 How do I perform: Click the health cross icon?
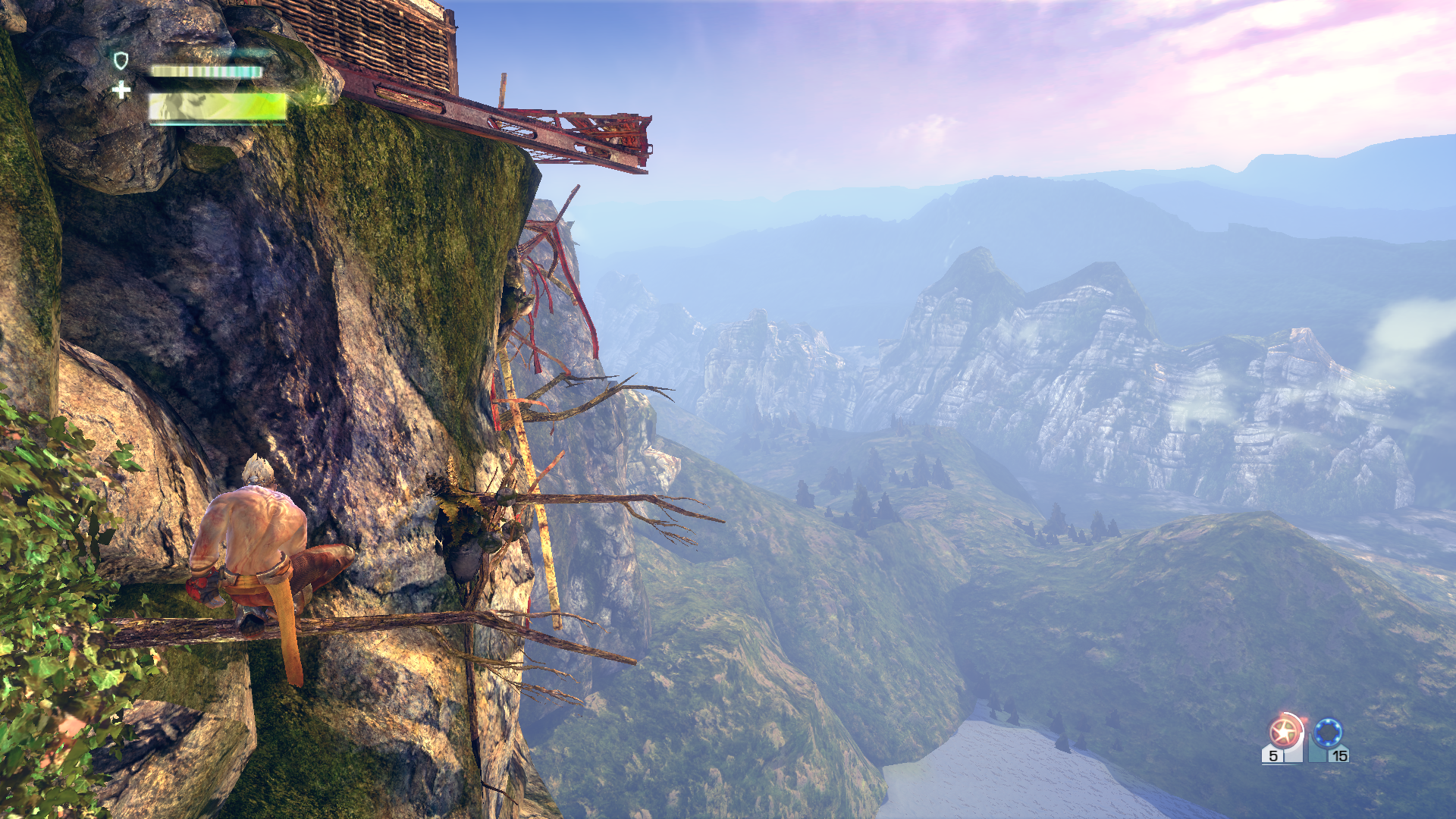(x=121, y=90)
